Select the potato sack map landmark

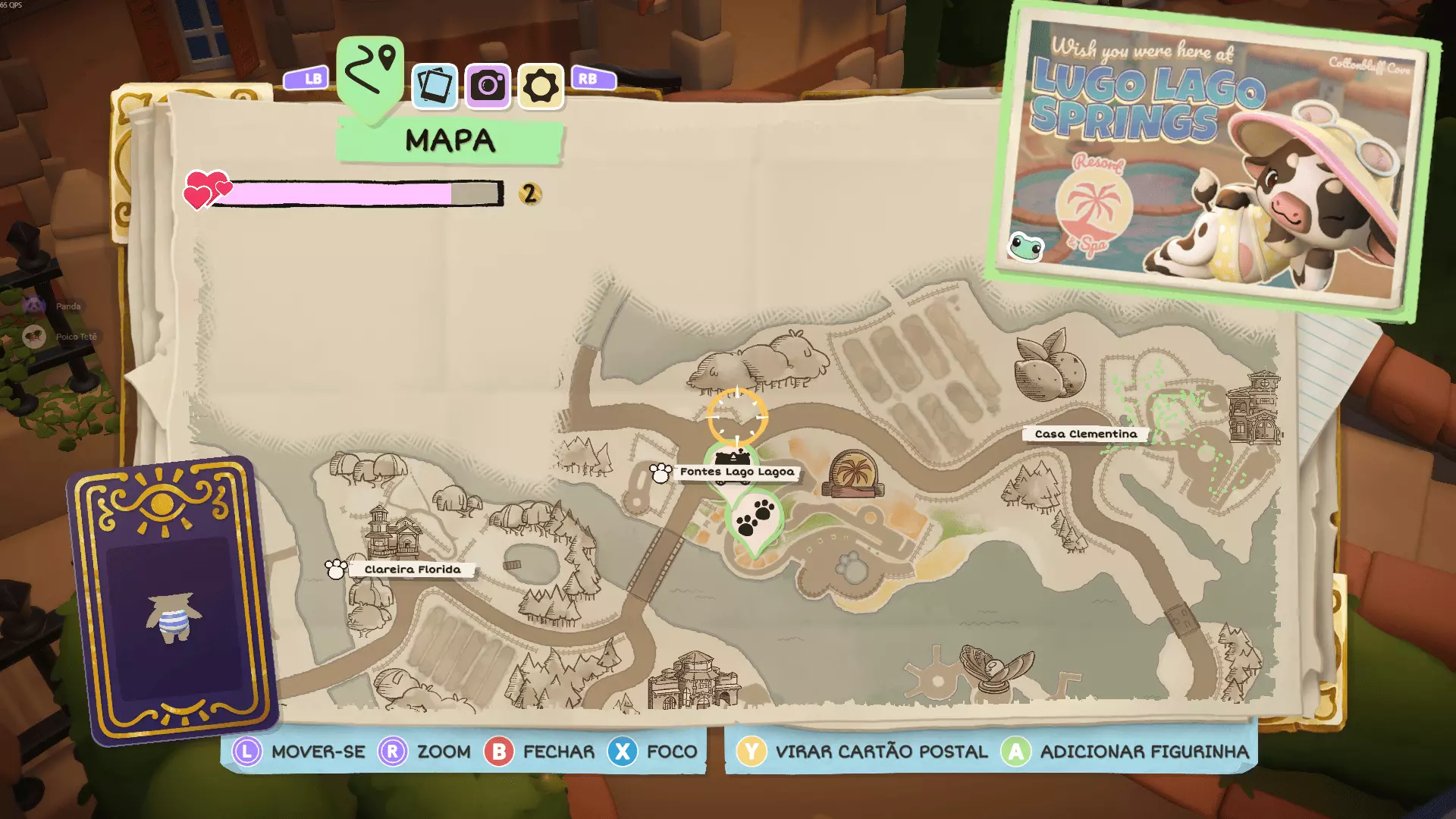point(1050,366)
